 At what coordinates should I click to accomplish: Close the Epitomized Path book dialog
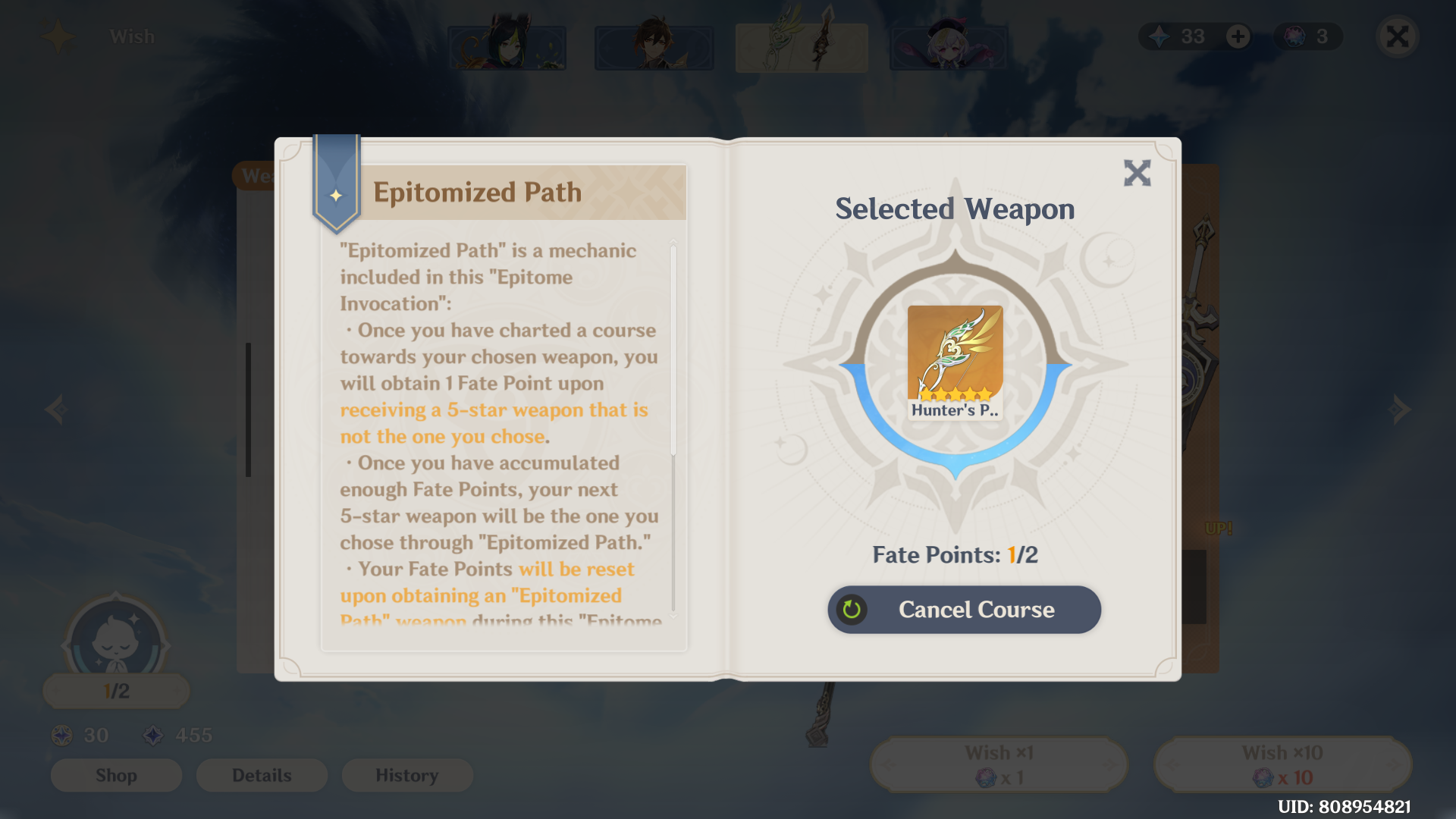pos(1137,173)
